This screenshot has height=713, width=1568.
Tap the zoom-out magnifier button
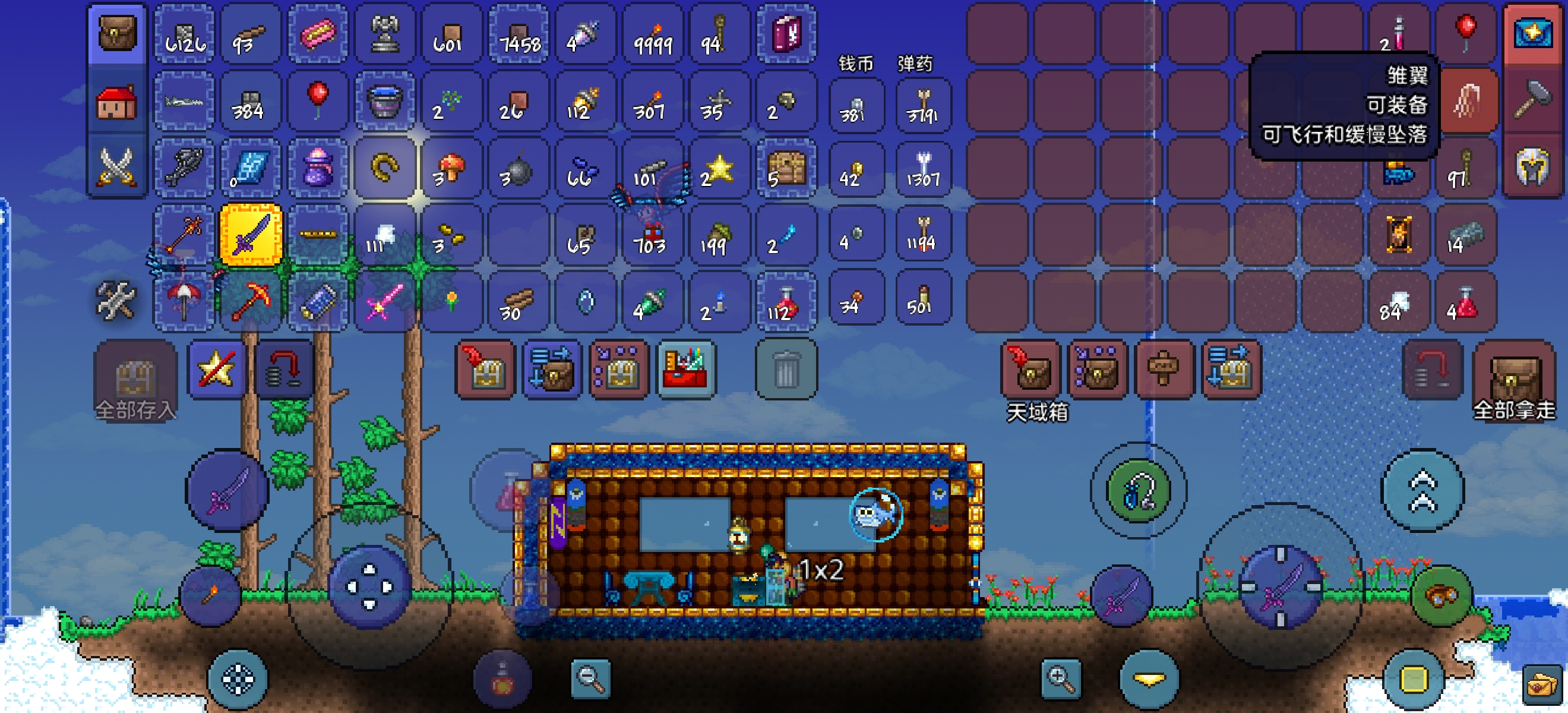(x=590, y=679)
